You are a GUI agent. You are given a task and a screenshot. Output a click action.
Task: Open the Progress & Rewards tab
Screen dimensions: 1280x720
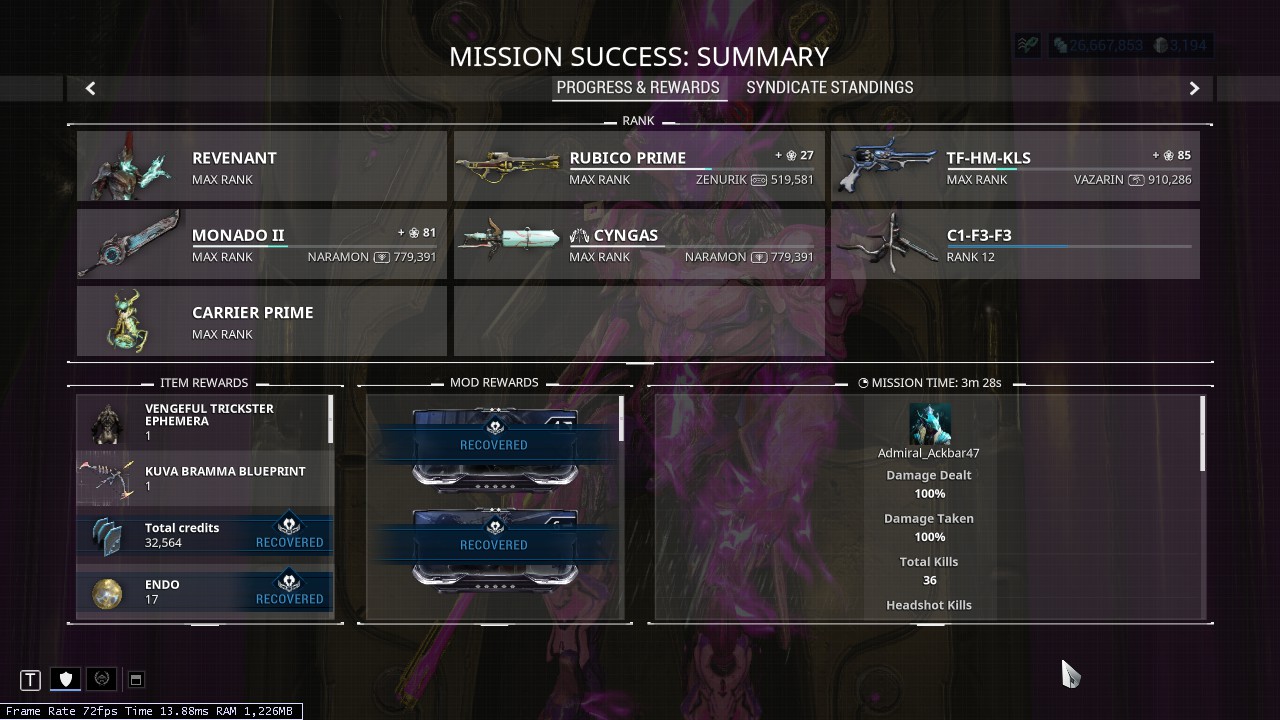coord(639,87)
